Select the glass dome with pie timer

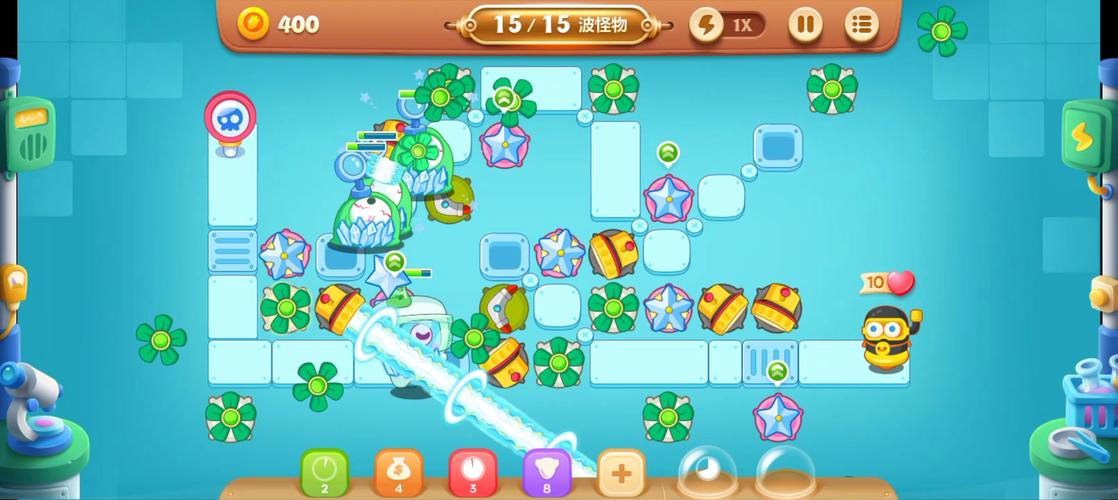707,474
